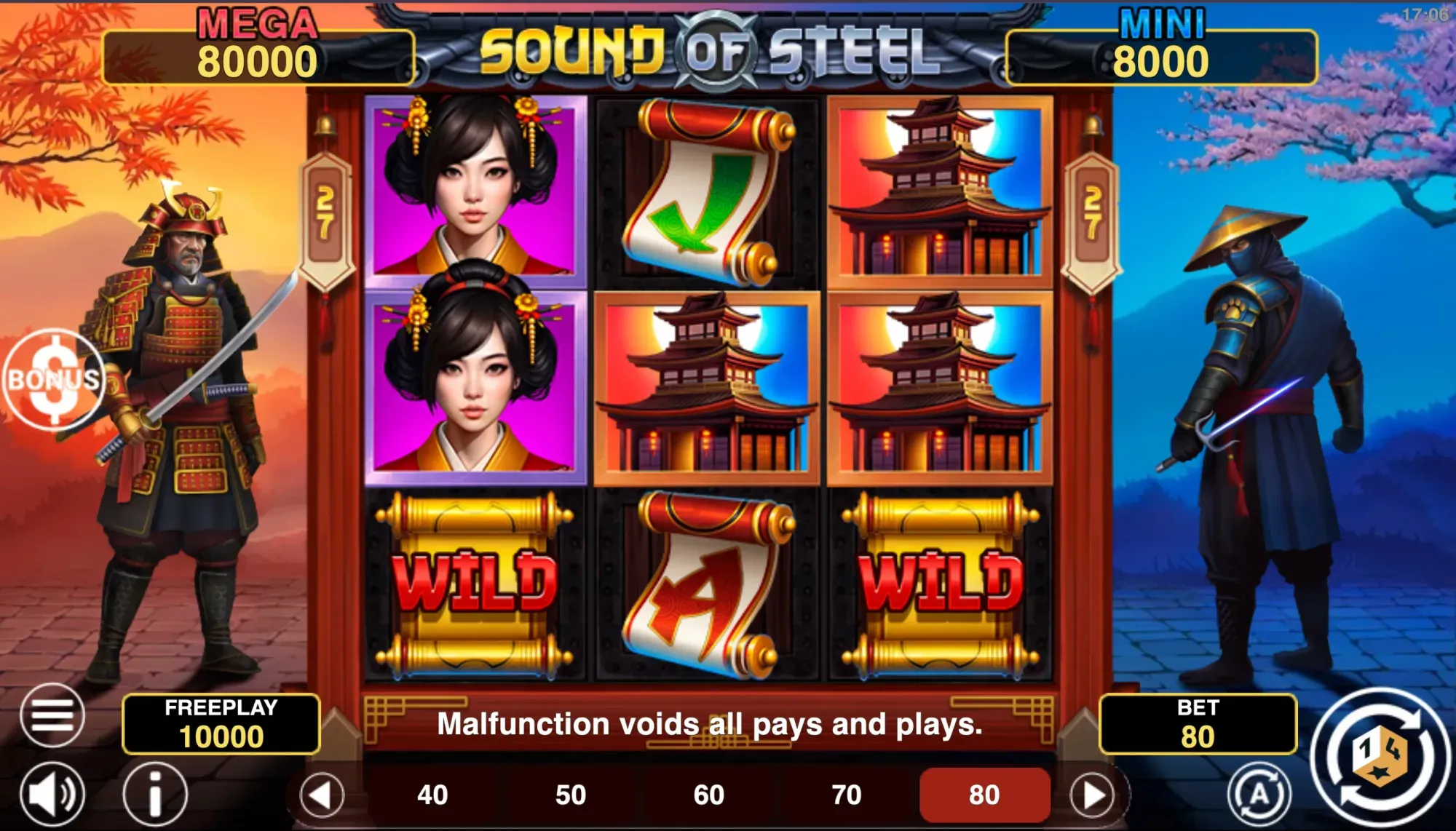Click the FREEPLAY 10000 balance display
Viewport: 1456px width, 831px height.
click(222, 722)
